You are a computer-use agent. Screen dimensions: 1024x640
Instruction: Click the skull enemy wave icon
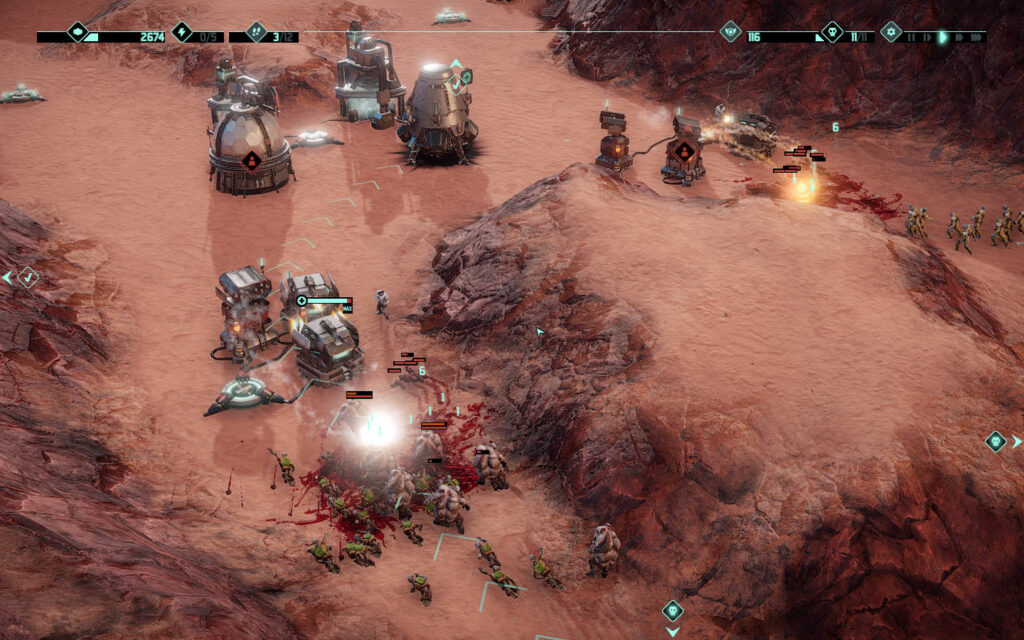click(x=832, y=32)
